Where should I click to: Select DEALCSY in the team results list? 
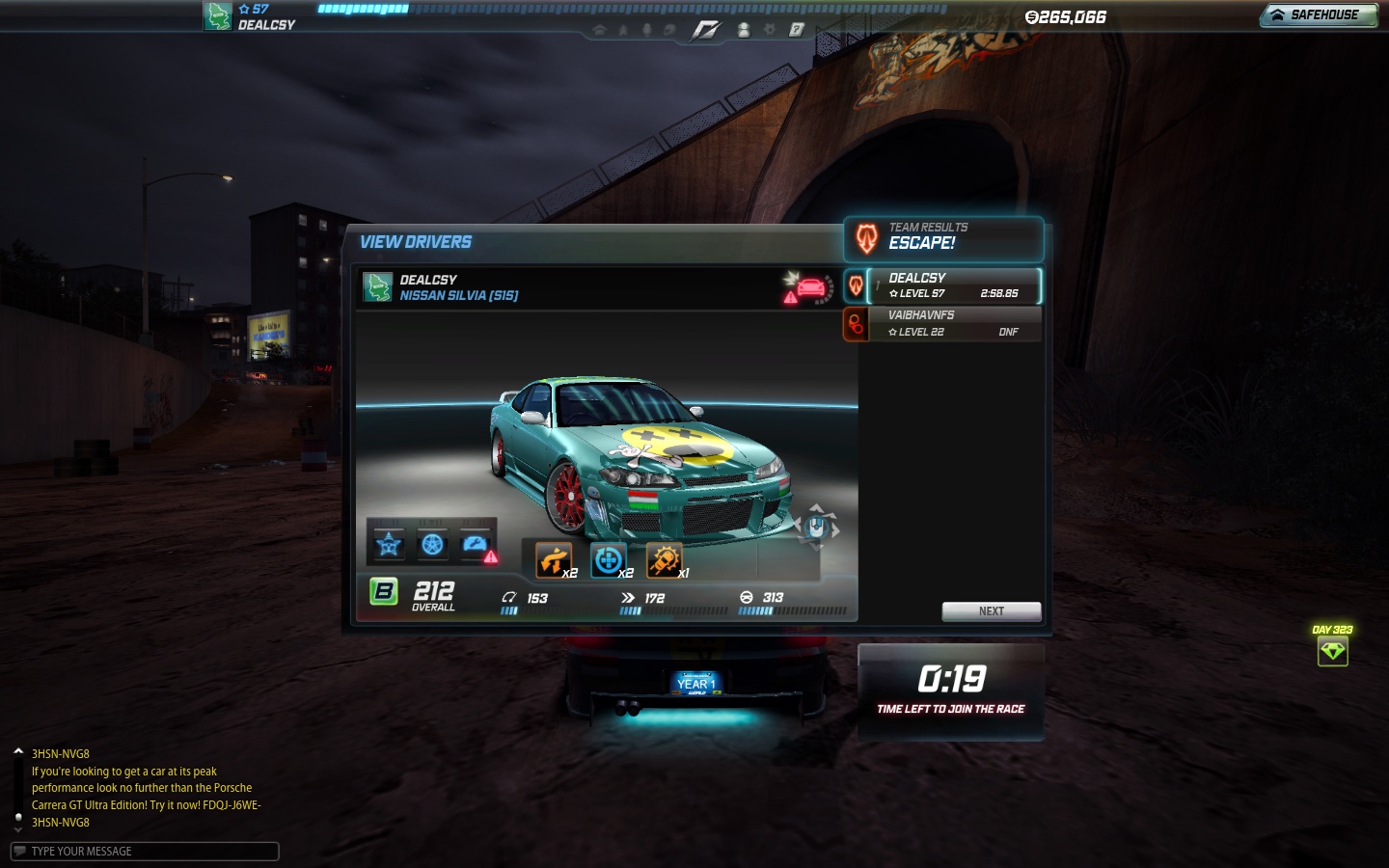pyautogui.click(x=953, y=285)
